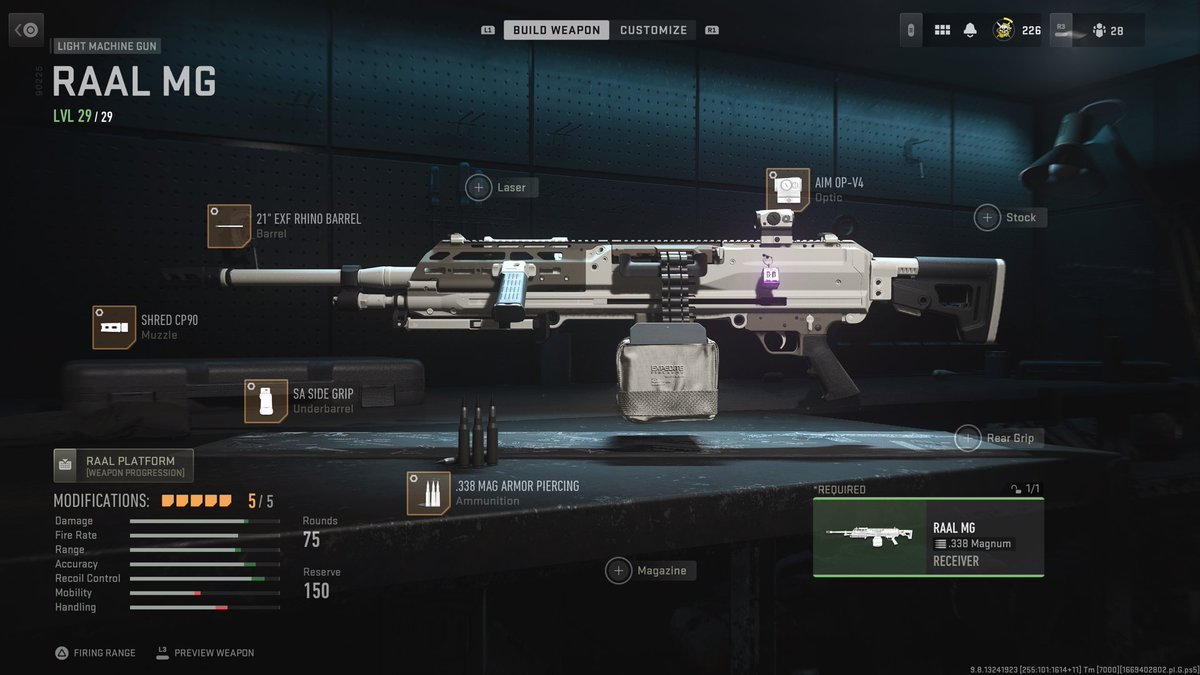Screen dimensions: 1200x675
Task: Preview the weapon
Action: click(205, 652)
